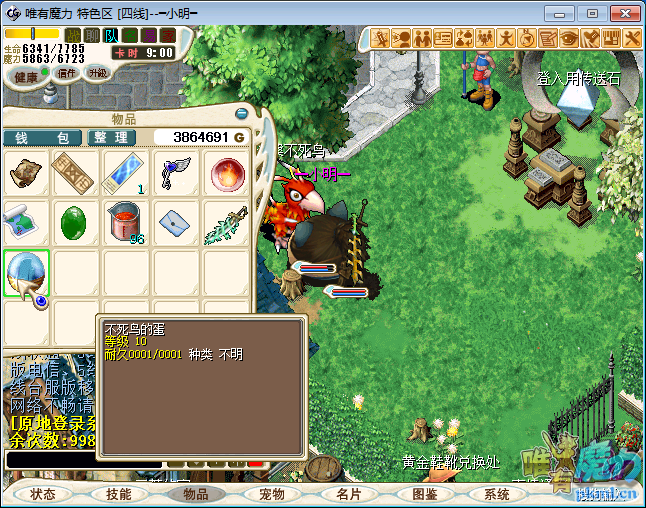Choose the envelope letter item

[x=176, y=223]
